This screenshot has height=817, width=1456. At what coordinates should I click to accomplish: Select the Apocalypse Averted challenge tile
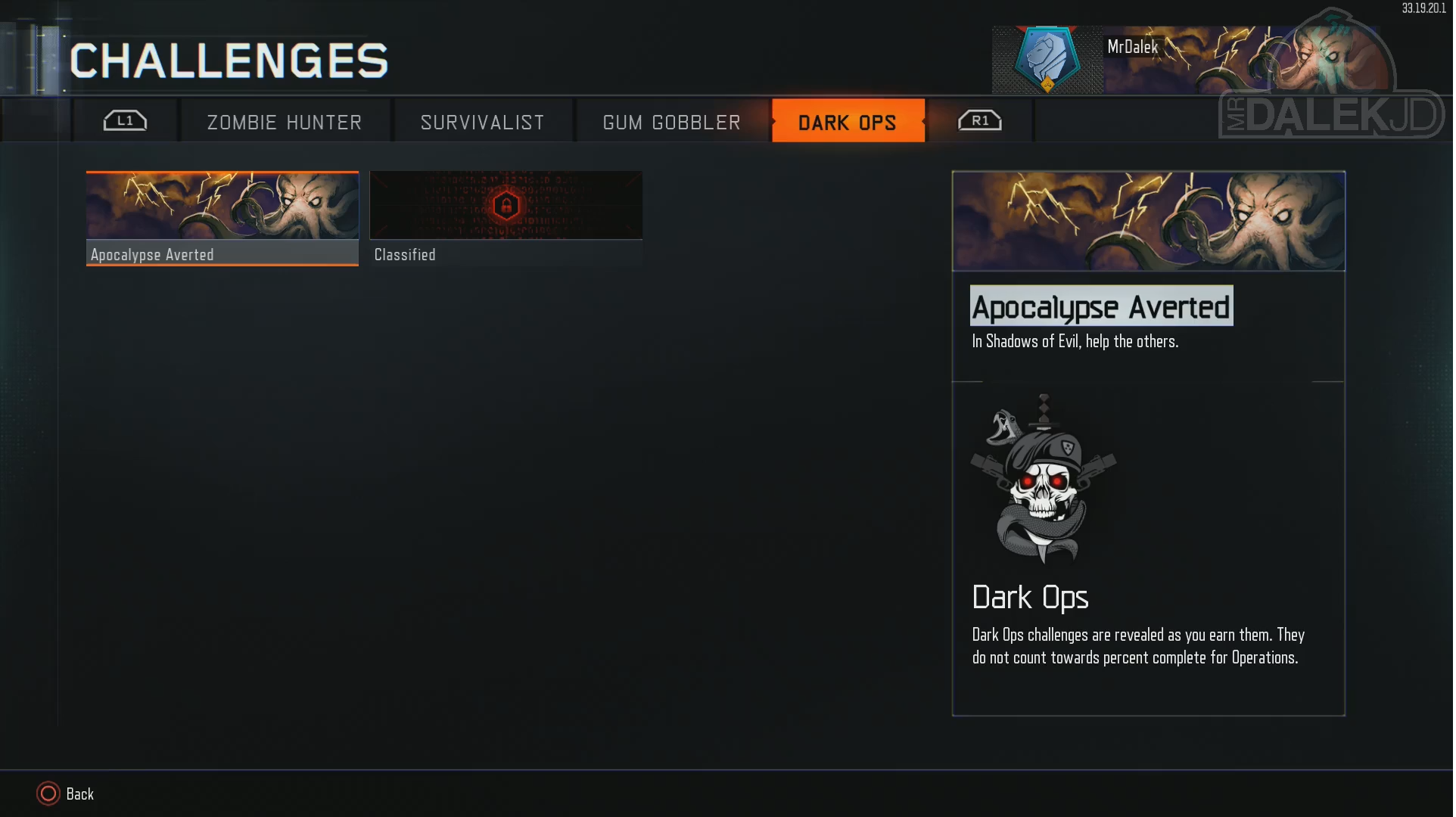click(222, 218)
